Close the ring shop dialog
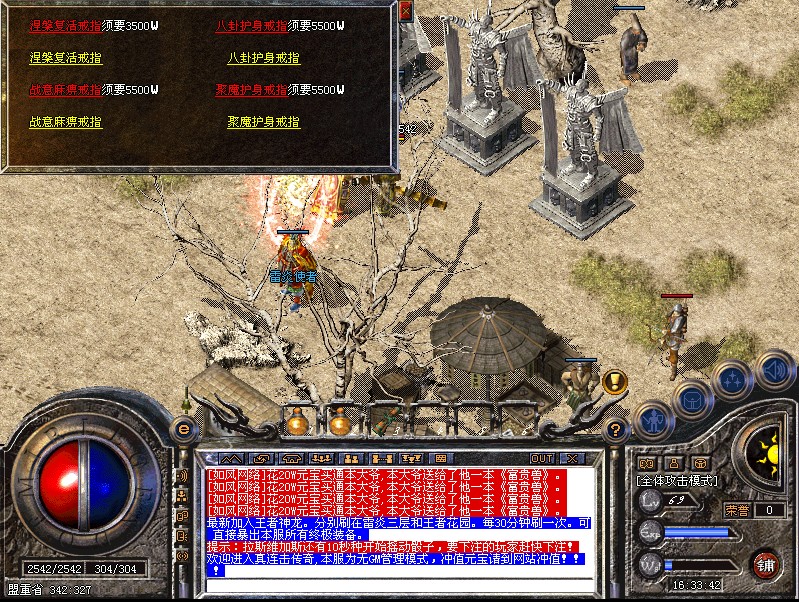The width and height of the screenshot is (799, 602). pos(405,10)
